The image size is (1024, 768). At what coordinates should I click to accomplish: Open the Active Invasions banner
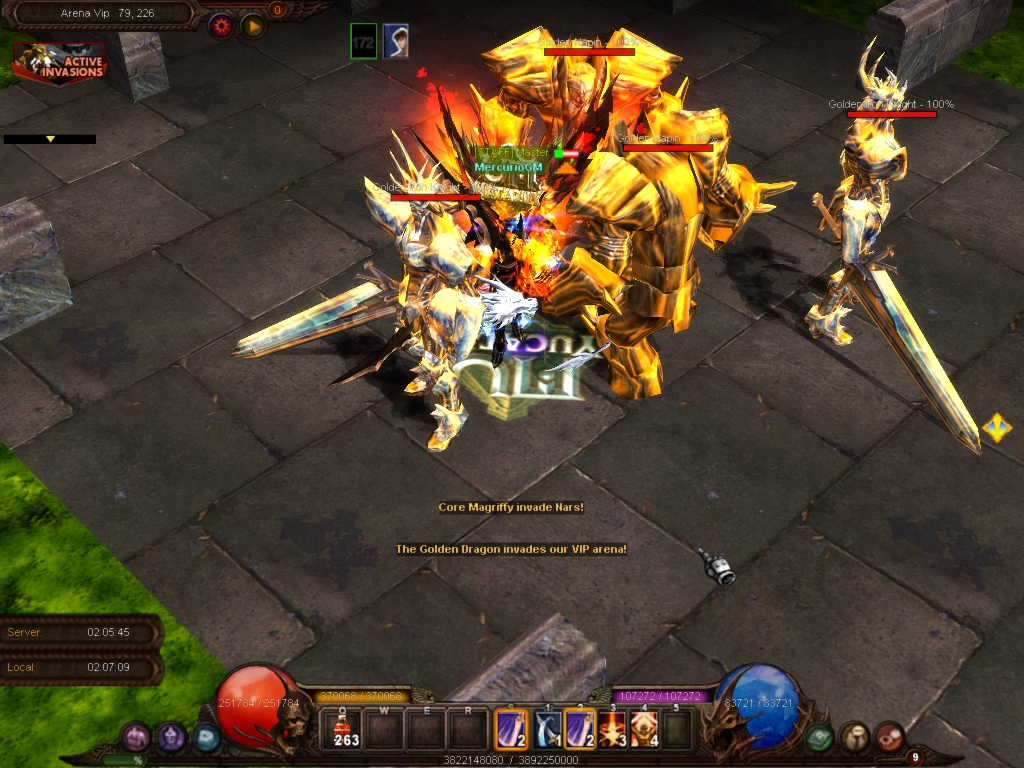59,63
